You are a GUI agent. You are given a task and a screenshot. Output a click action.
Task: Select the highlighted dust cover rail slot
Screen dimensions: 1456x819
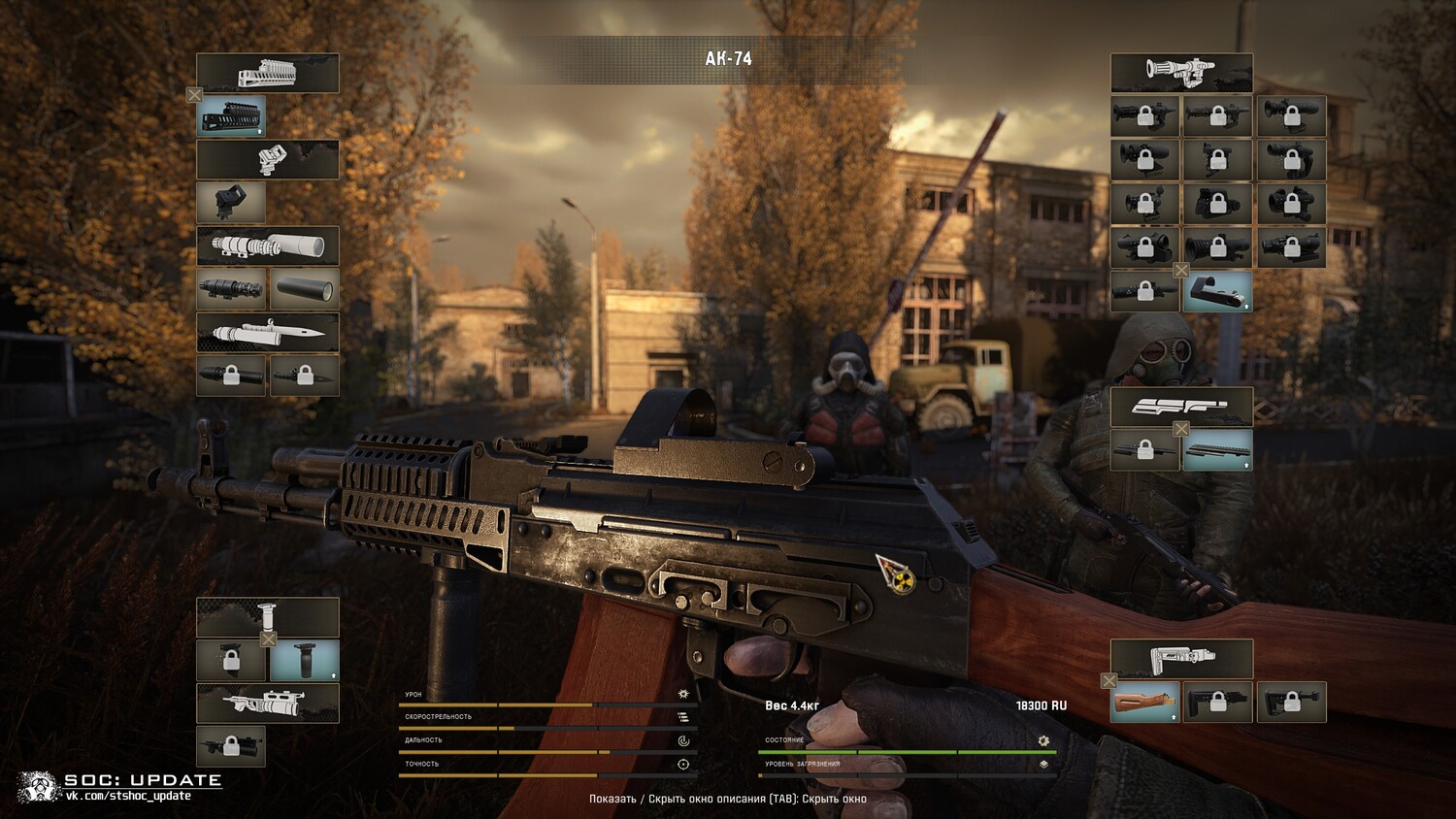coord(1217,450)
